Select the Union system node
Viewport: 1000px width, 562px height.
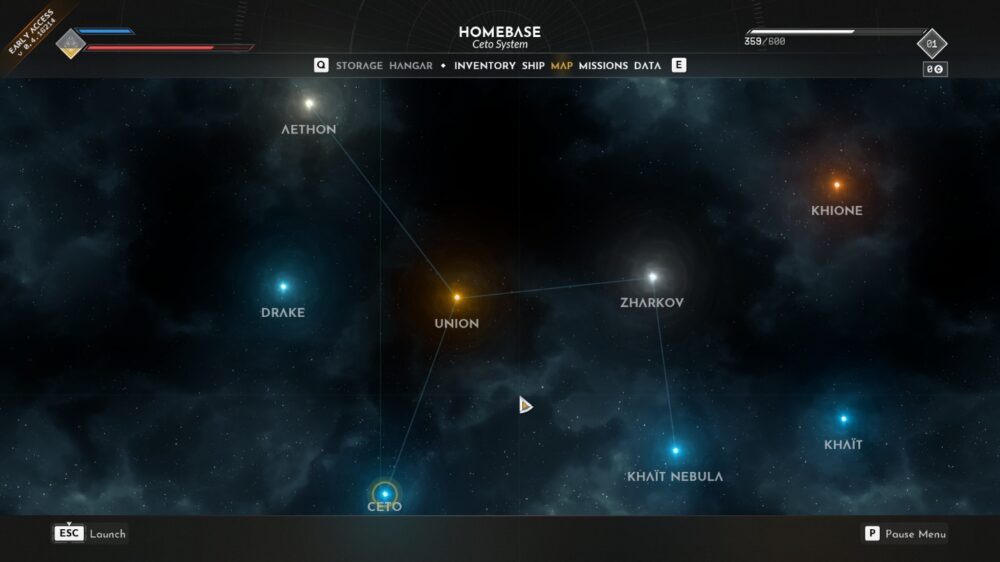[457, 297]
